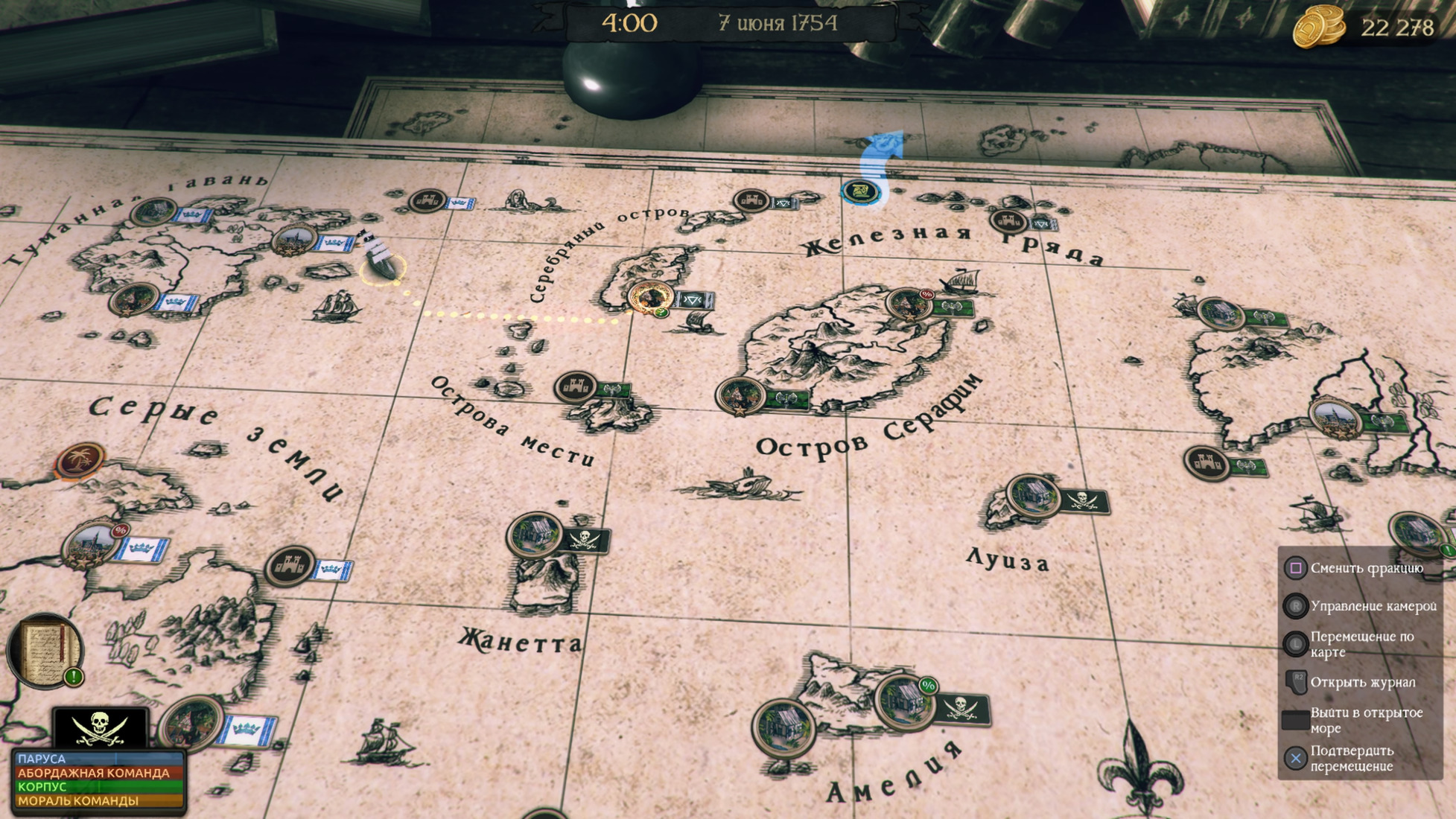Pick the pirate settlement on Луиза
Viewport: 1456px width, 819px height.
[1033, 496]
